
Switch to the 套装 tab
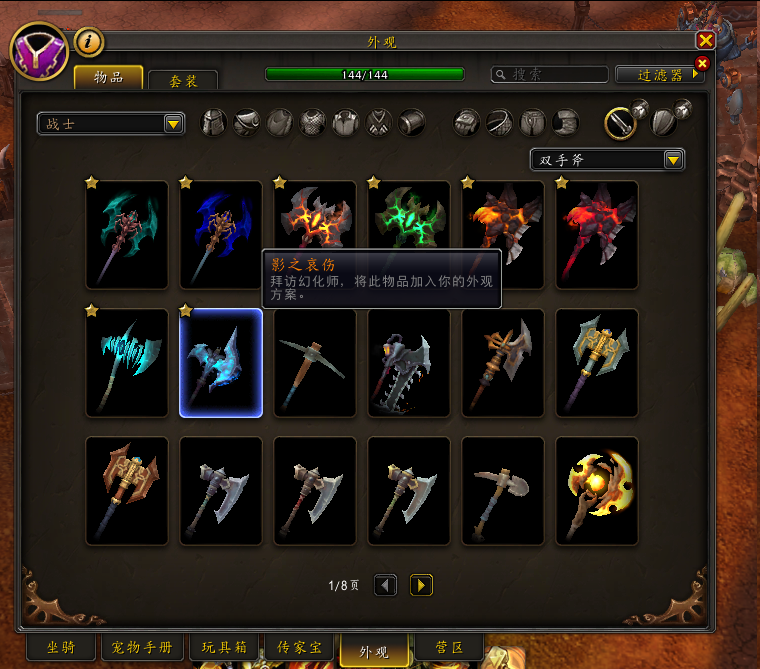pyautogui.click(x=182, y=80)
